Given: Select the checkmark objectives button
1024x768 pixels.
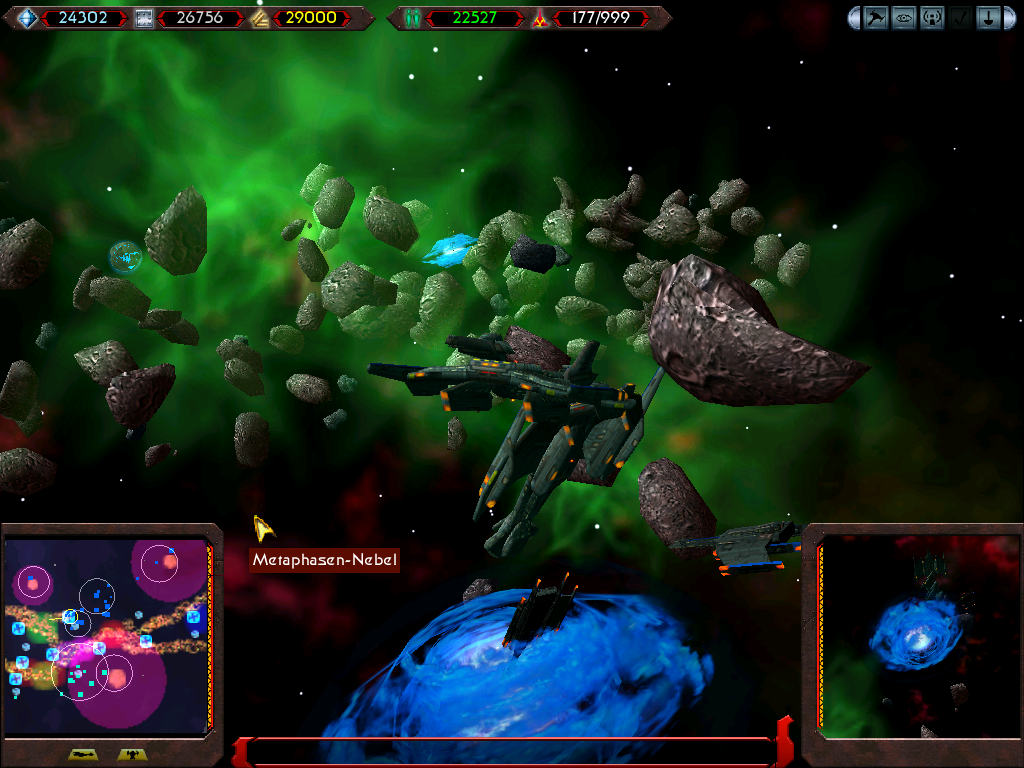Looking at the screenshot, I should 960,18.
